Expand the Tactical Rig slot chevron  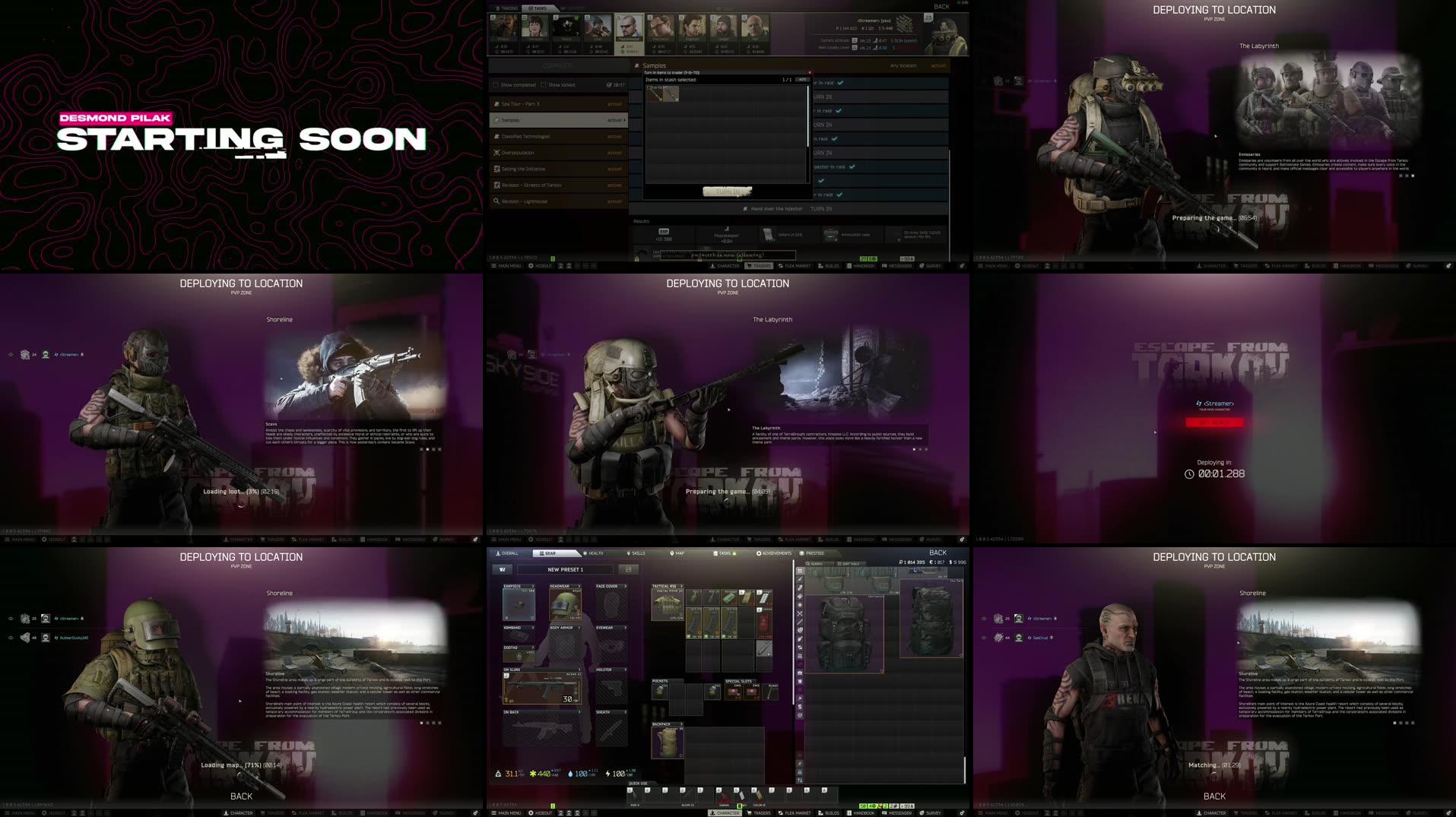tap(680, 586)
